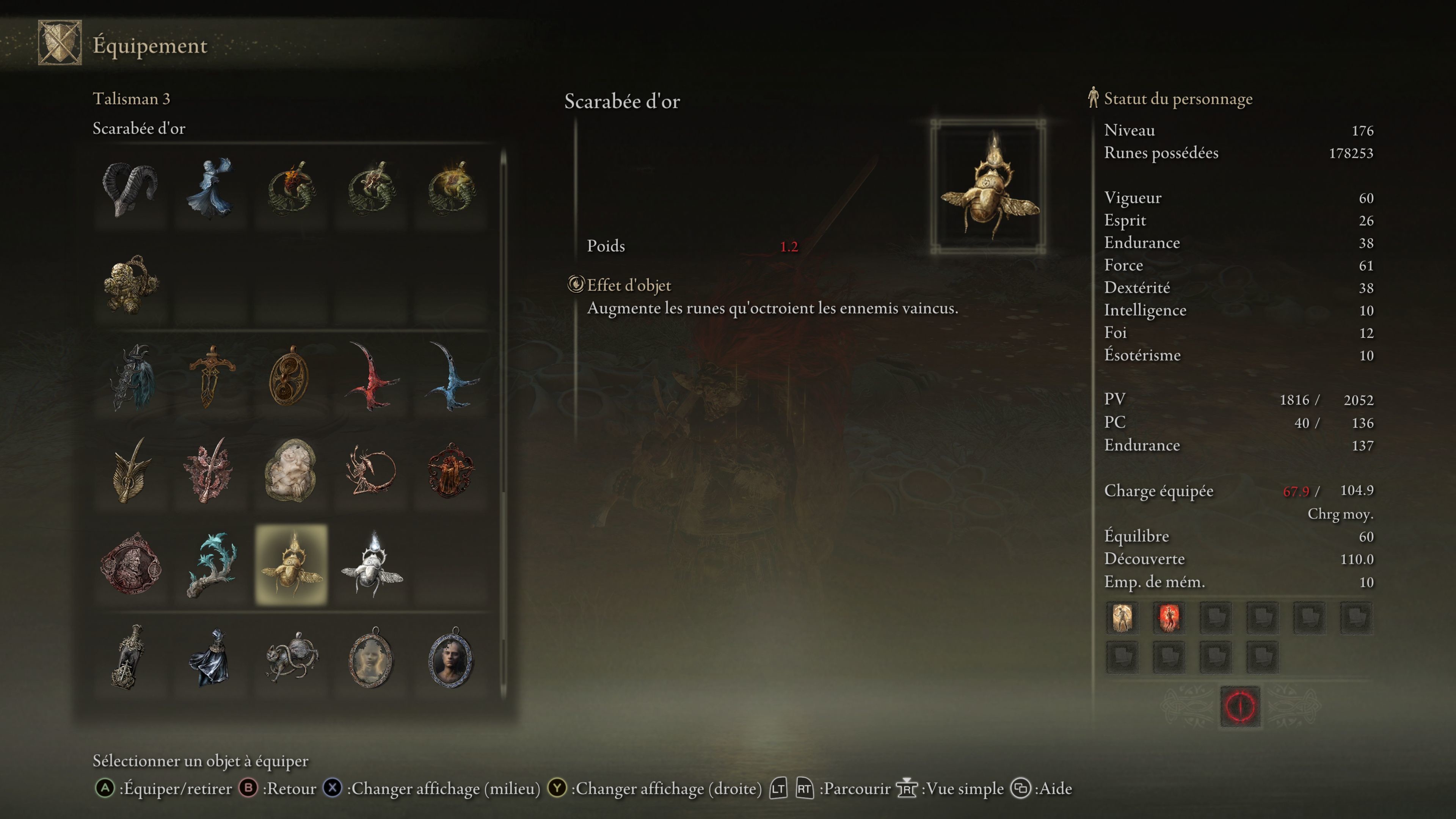Select the red curved feather talisman
The height and width of the screenshot is (819, 1456).
pos(371,377)
